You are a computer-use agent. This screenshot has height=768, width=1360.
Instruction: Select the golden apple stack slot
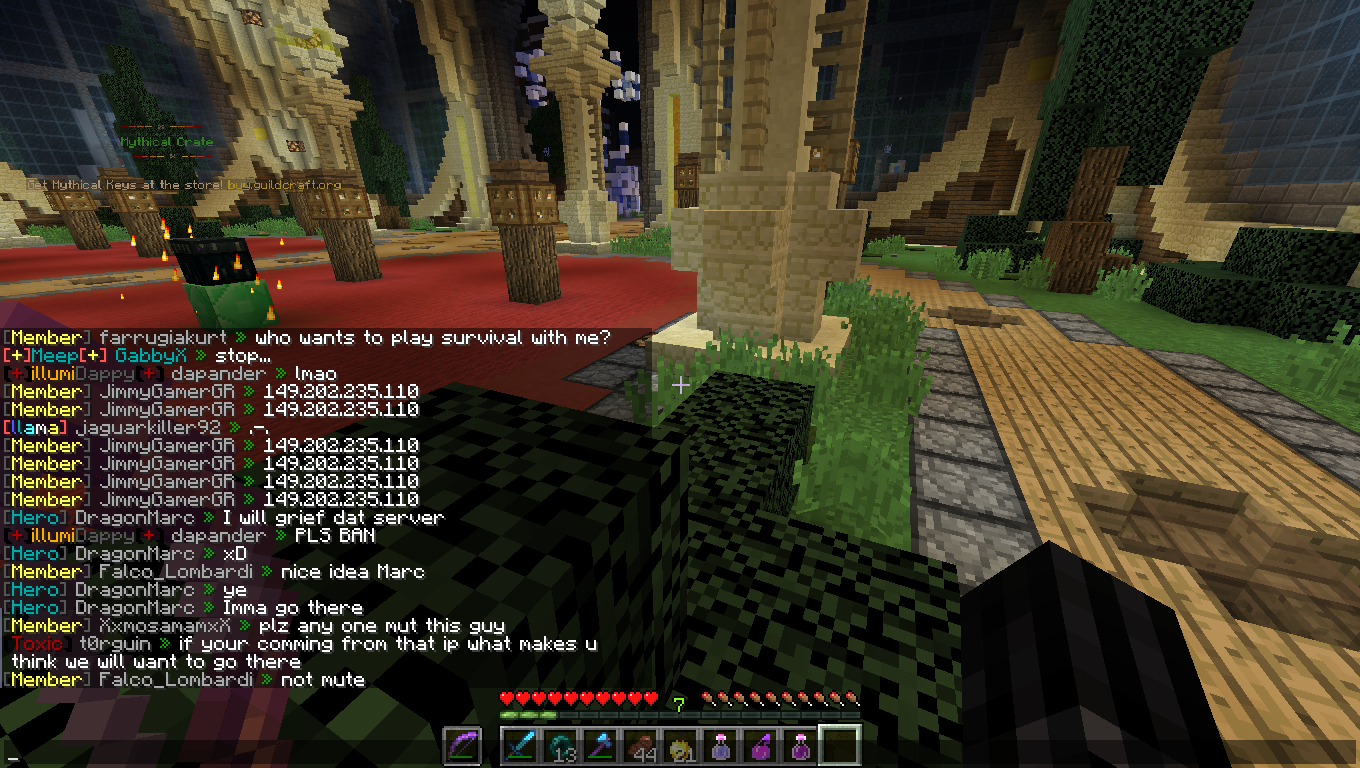[x=680, y=745]
